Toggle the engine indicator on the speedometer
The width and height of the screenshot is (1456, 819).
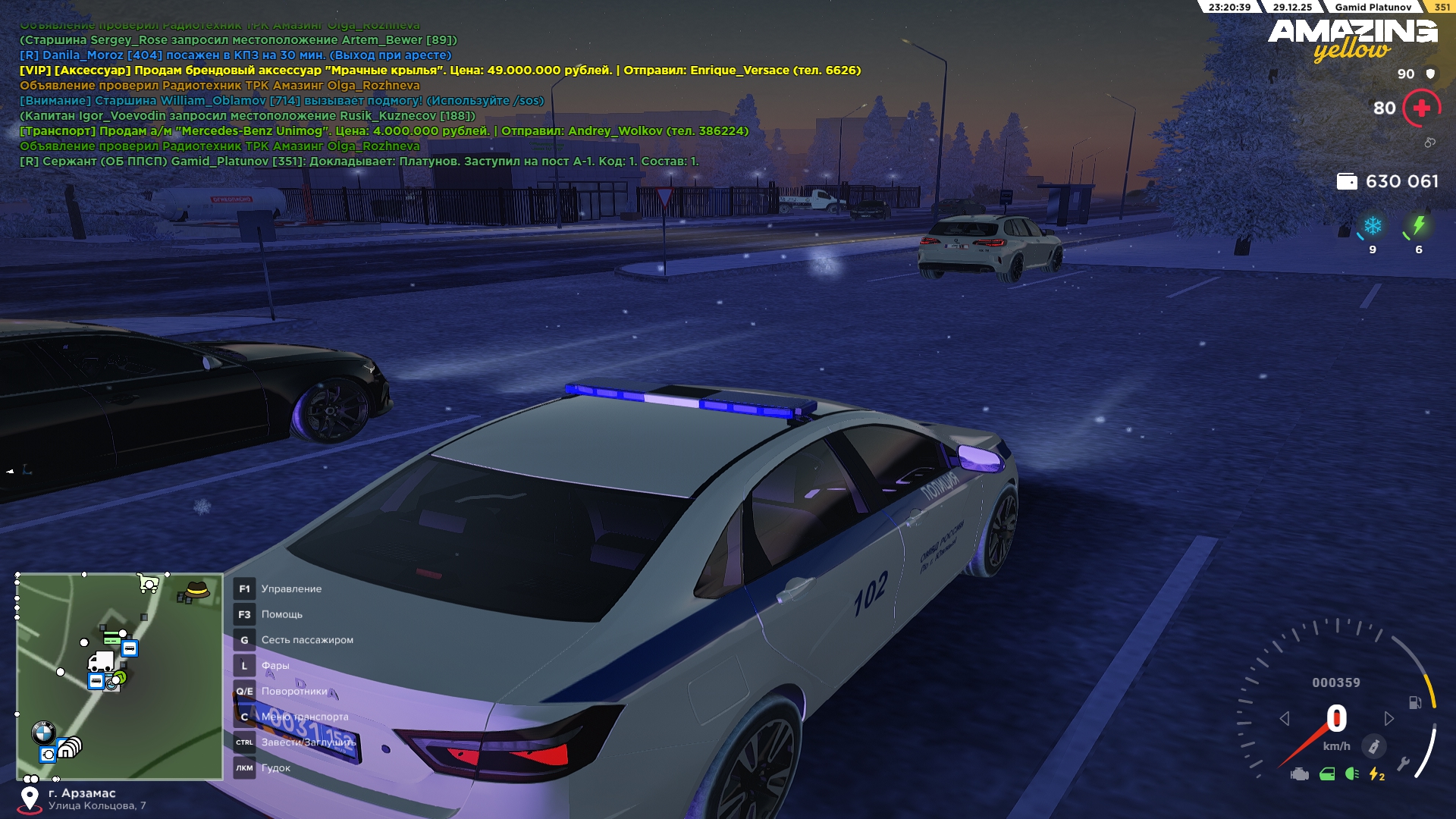(1300, 774)
